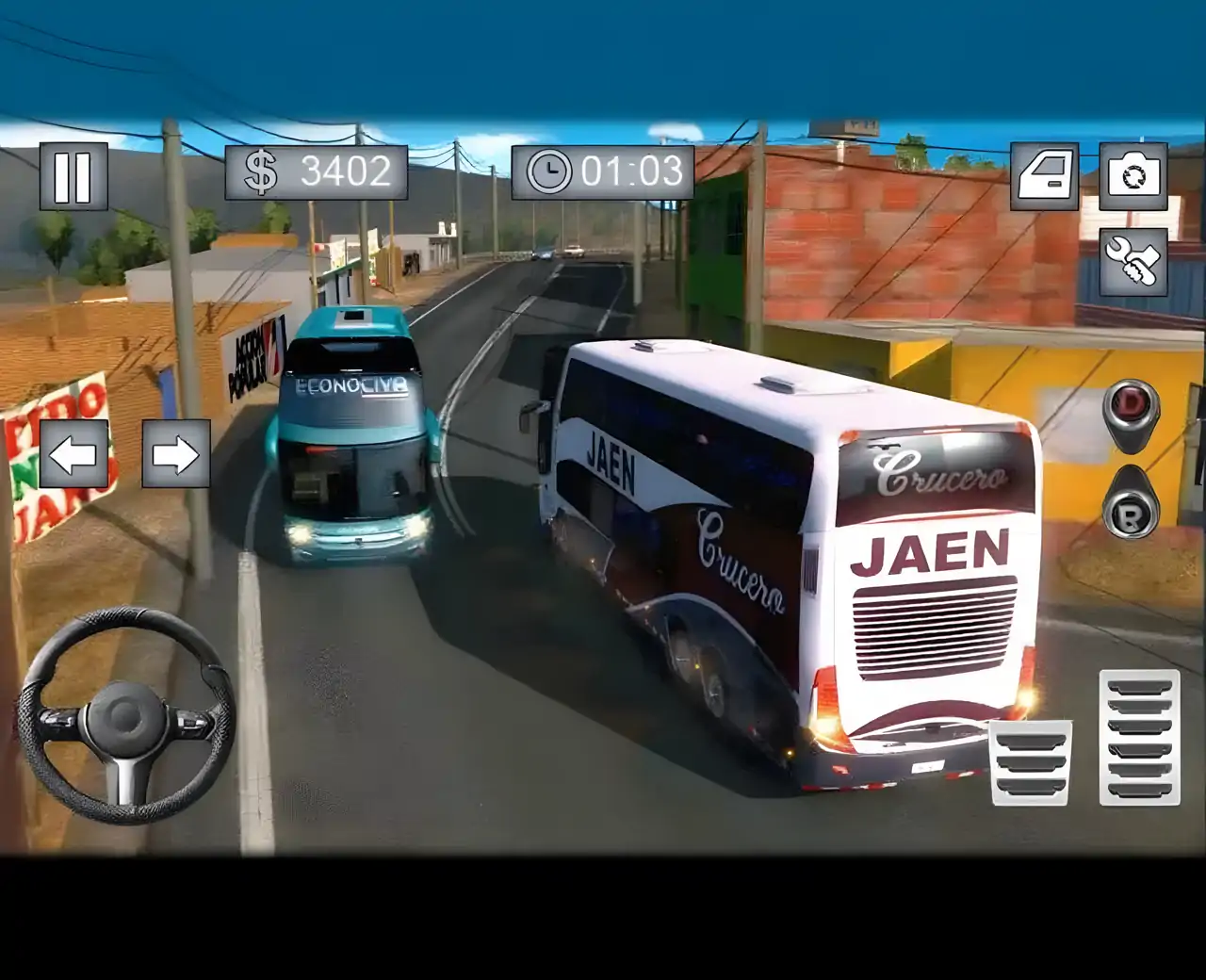Step on the accelerator pedal
This screenshot has height=980, width=1206.
[1139, 737]
